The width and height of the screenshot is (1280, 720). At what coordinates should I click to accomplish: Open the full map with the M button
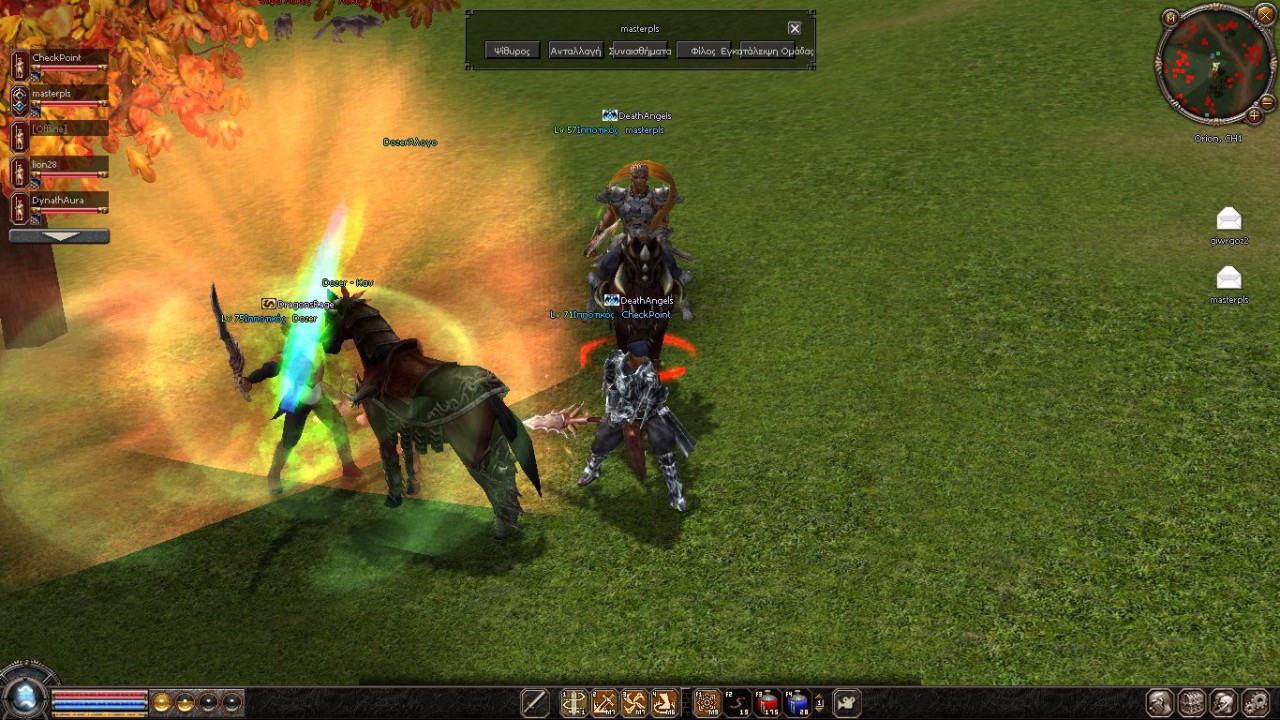click(1171, 17)
